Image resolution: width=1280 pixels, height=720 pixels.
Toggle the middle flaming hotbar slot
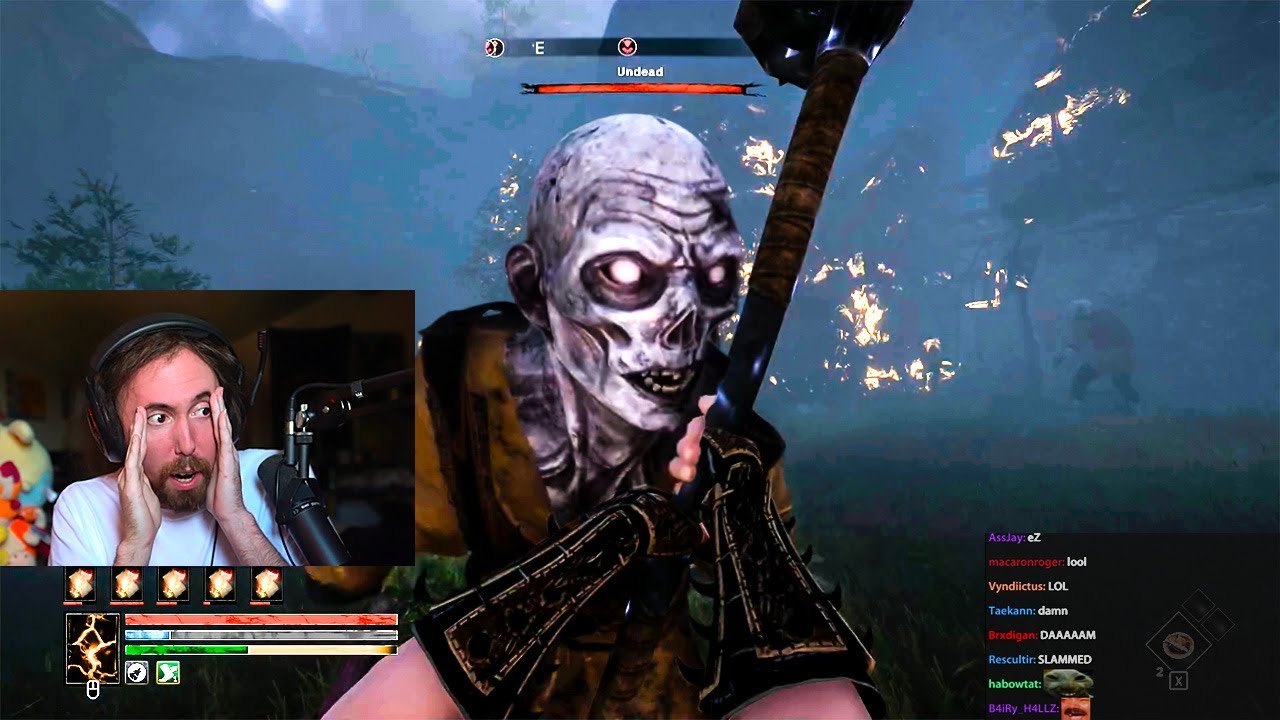point(173,585)
